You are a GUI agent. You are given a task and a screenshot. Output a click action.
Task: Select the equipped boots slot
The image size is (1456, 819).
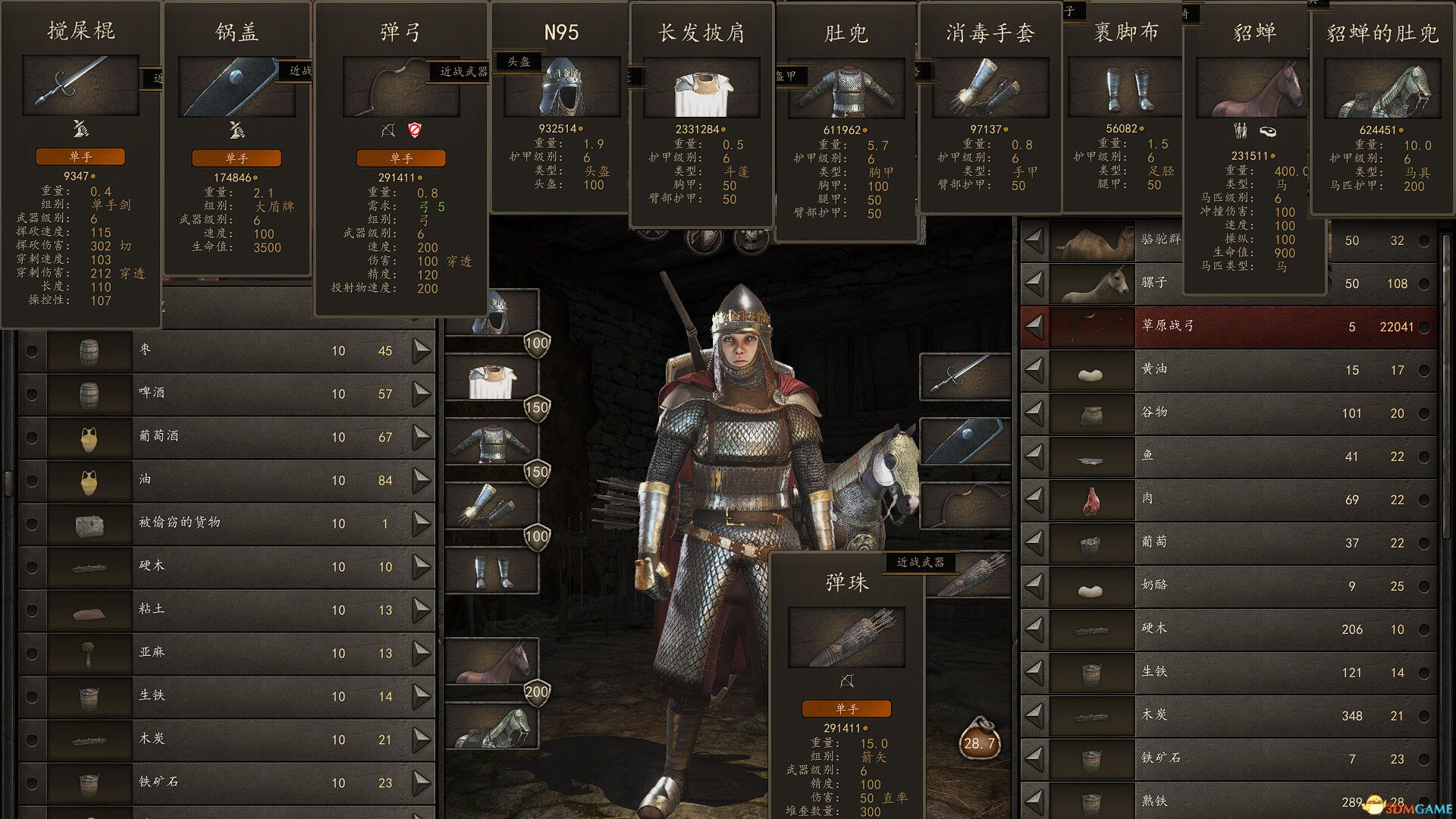click(x=491, y=571)
